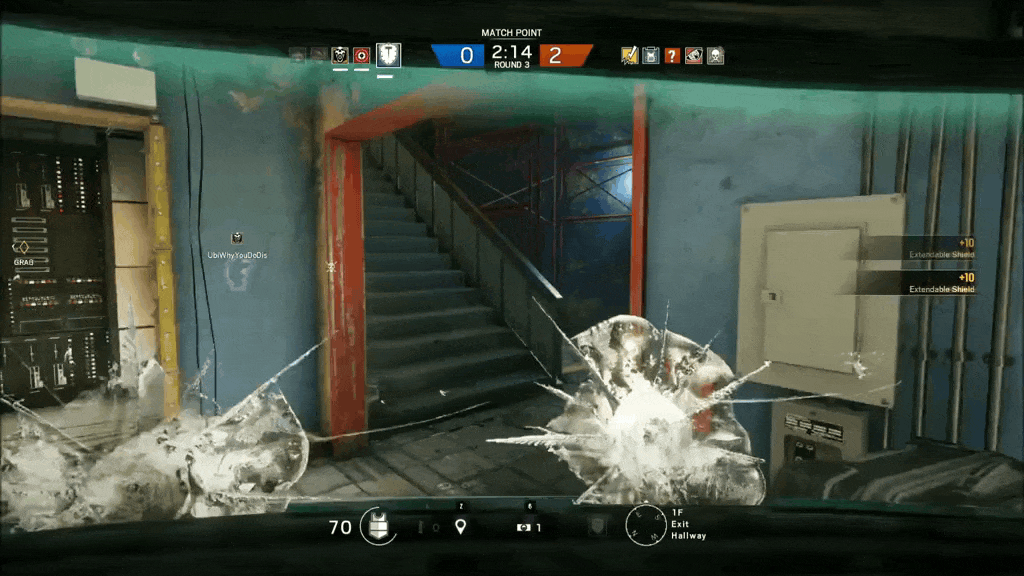Select the Montagne shield operator icon
Viewport: 1024px width, 576px height.
click(388, 55)
